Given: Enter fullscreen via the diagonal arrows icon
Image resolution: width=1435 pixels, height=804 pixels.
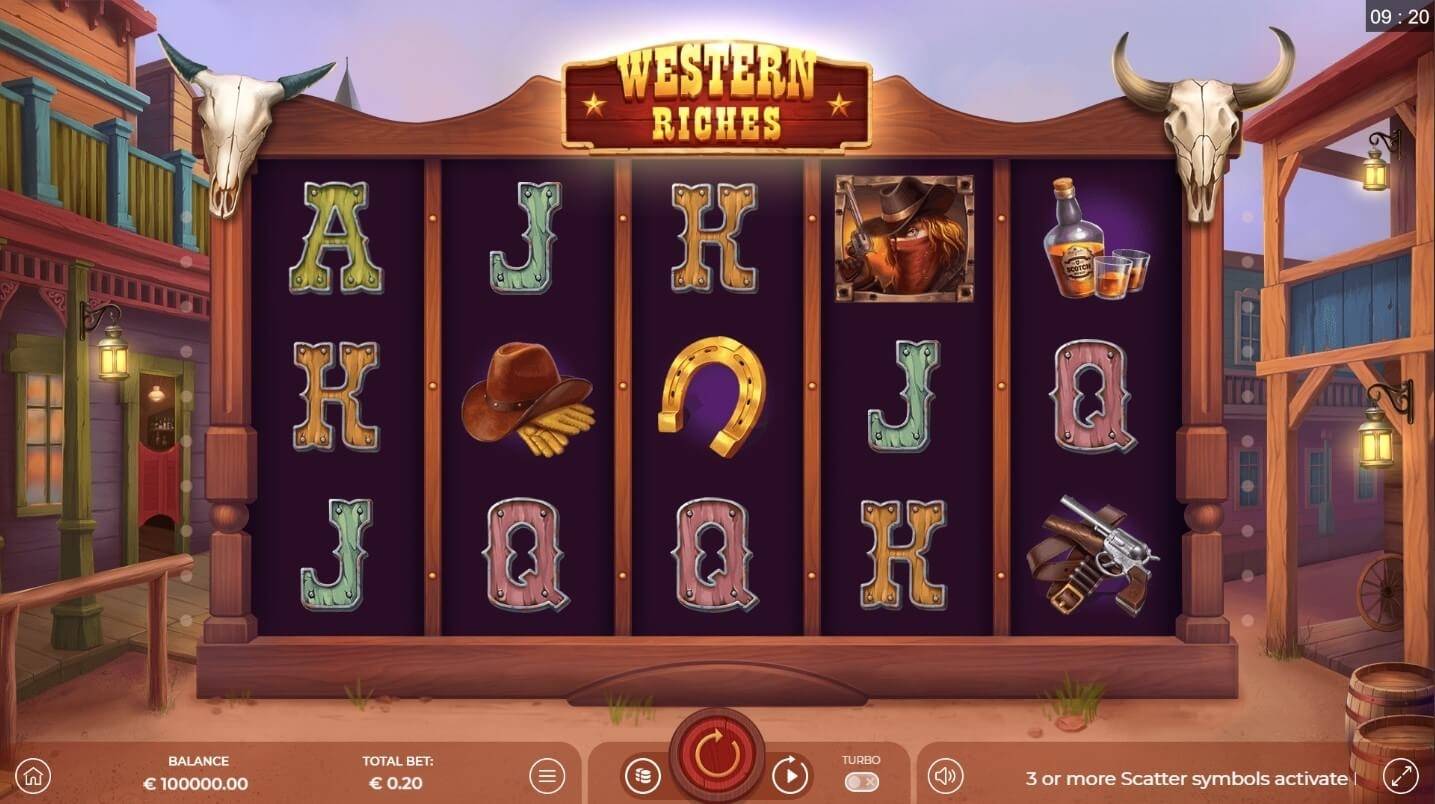Looking at the screenshot, I should [1400, 775].
